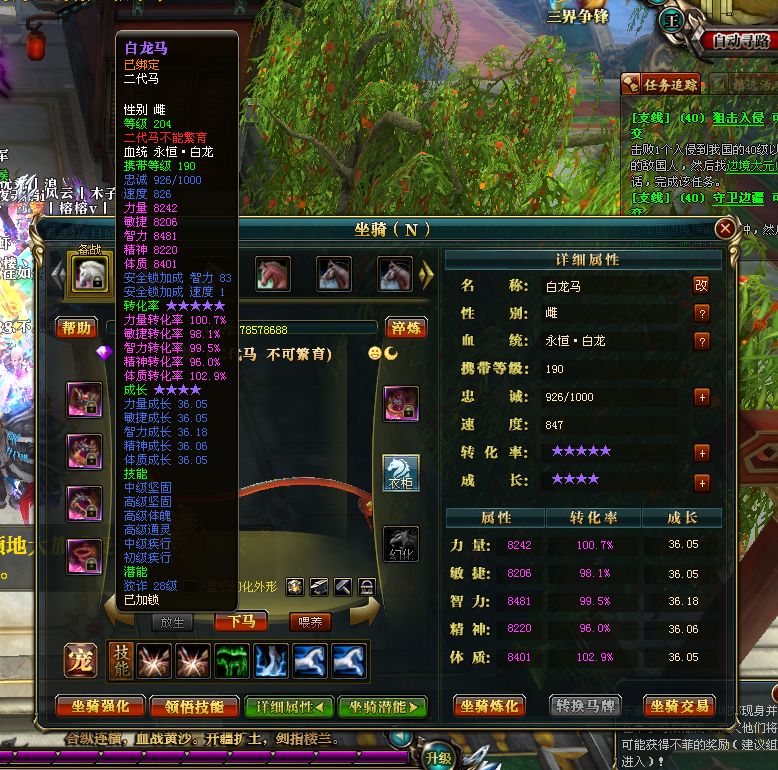Open 坐骑强化 mount enhancement
Image resolution: width=778 pixels, height=770 pixels.
click(100, 706)
